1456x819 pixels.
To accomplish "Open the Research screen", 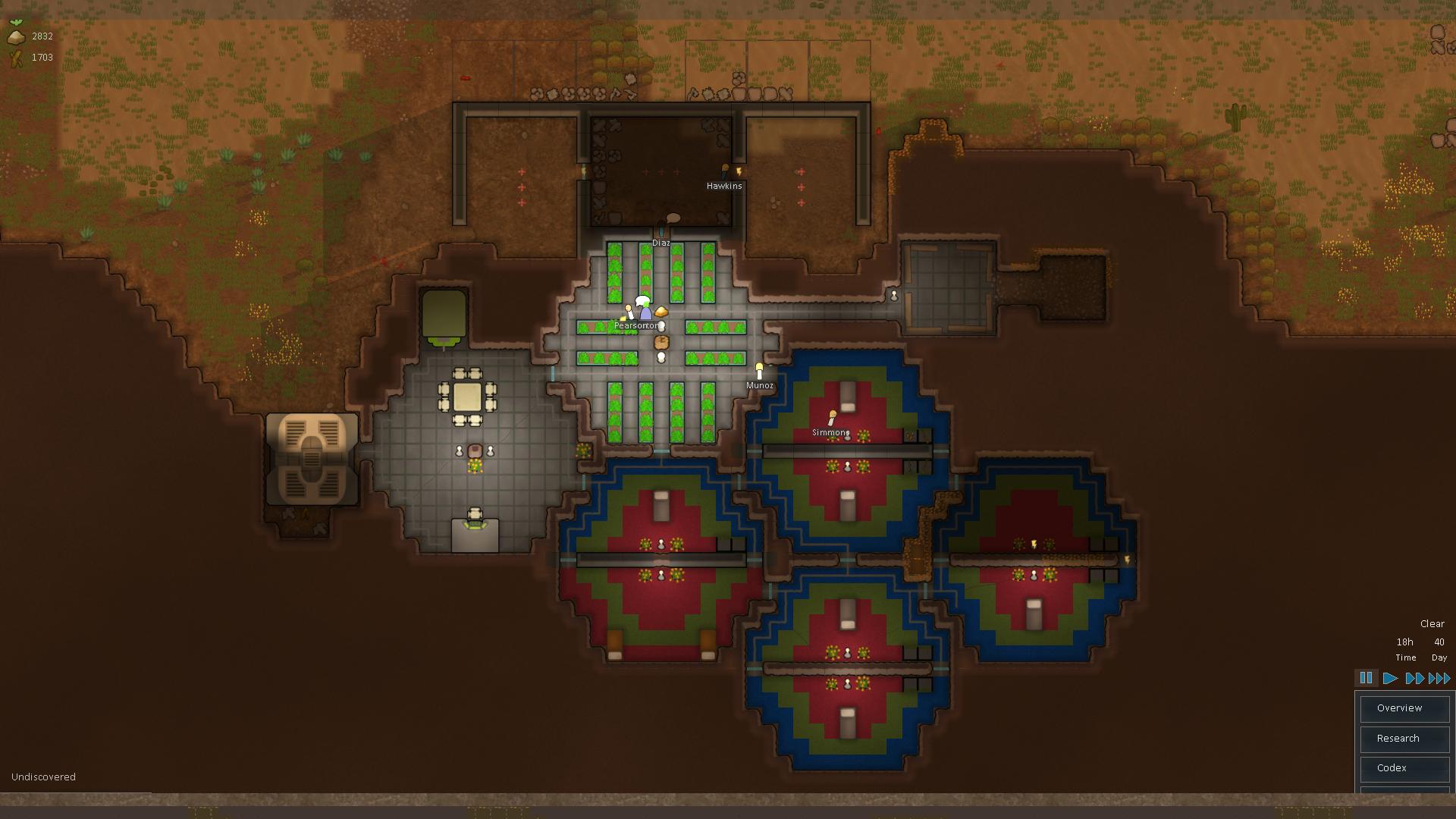I will click(x=1404, y=739).
